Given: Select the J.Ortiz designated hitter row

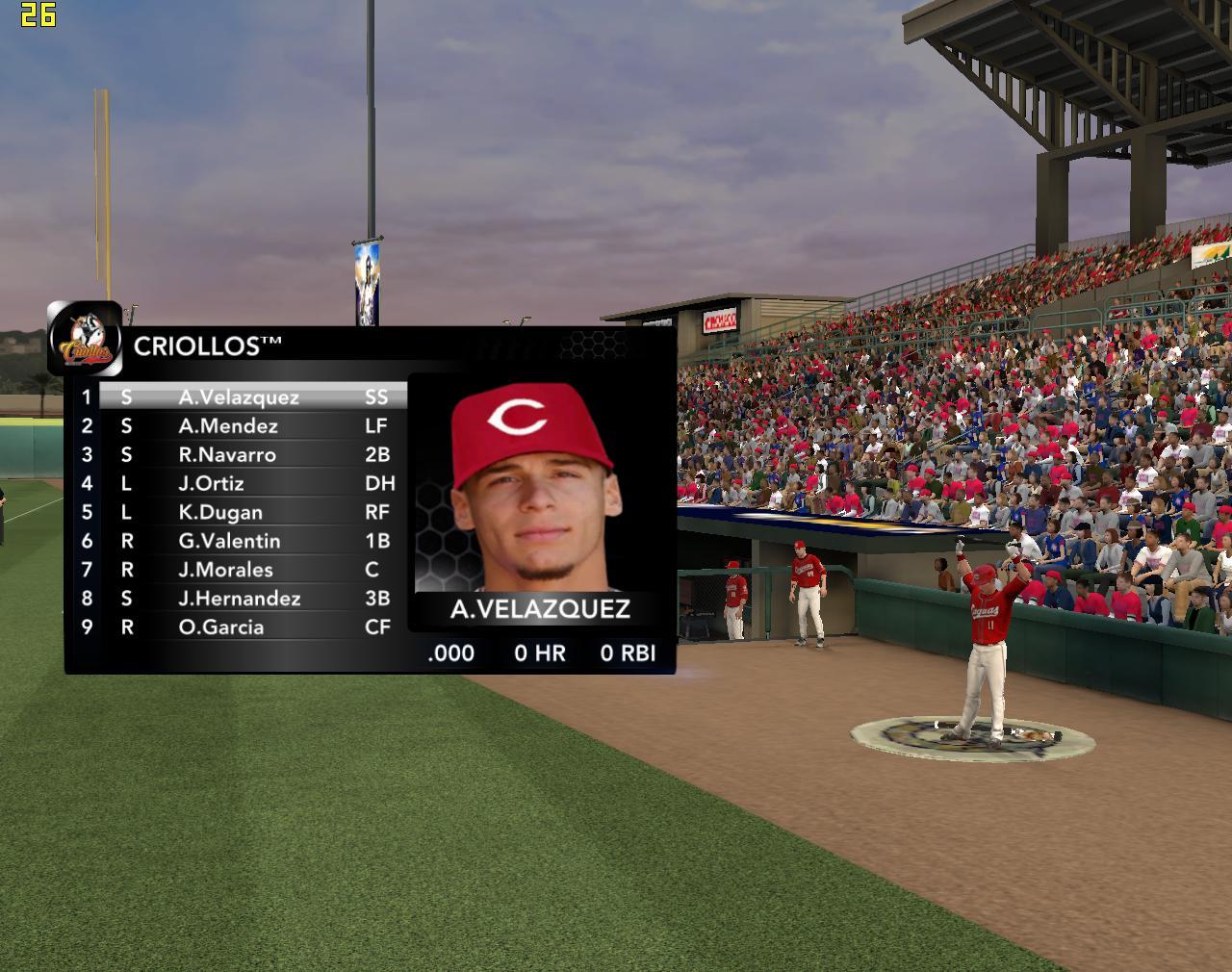Looking at the screenshot, I should [x=212, y=484].
